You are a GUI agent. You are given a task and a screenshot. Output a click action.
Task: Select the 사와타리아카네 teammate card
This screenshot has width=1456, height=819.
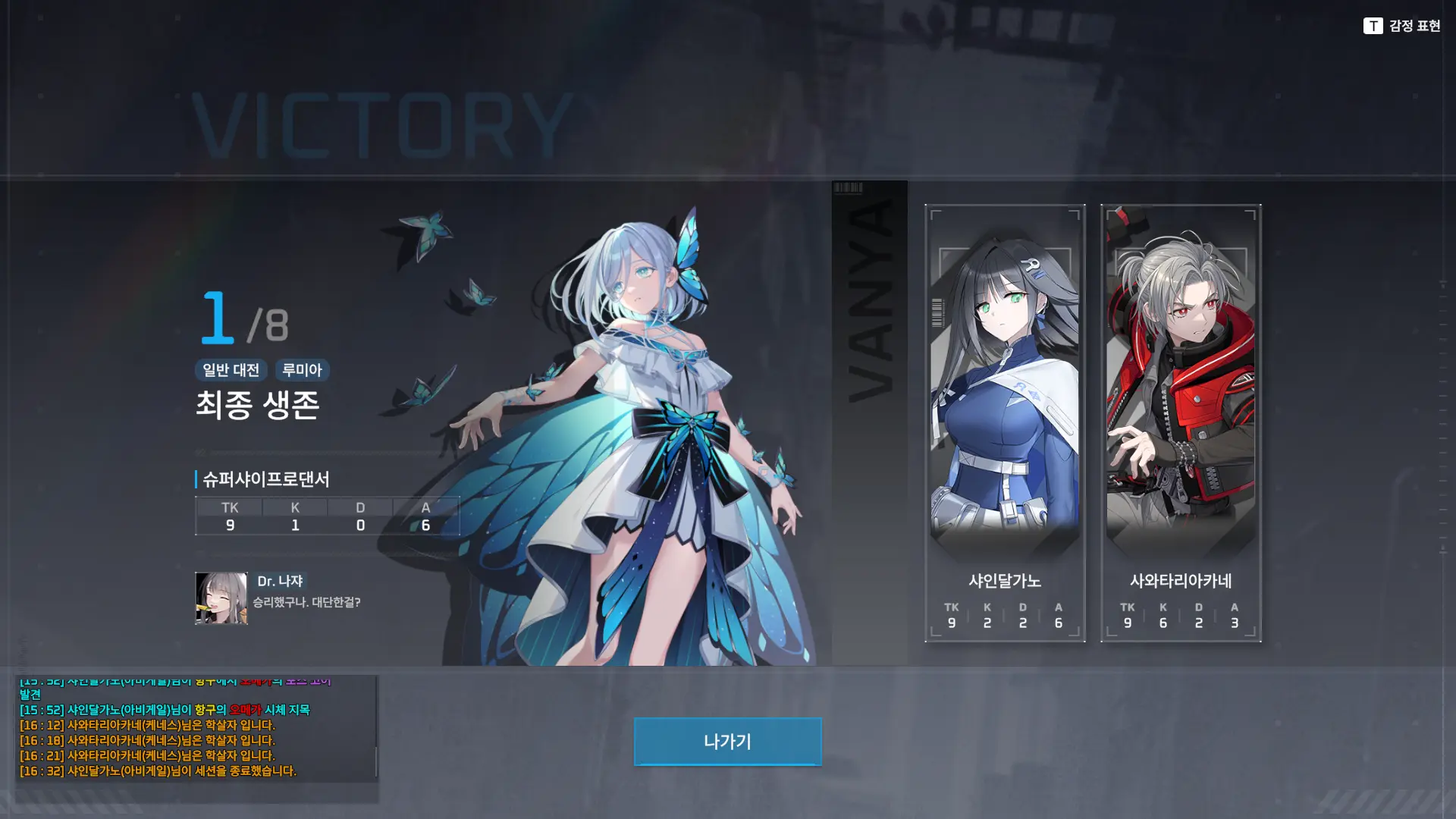pyautogui.click(x=1181, y=422)
